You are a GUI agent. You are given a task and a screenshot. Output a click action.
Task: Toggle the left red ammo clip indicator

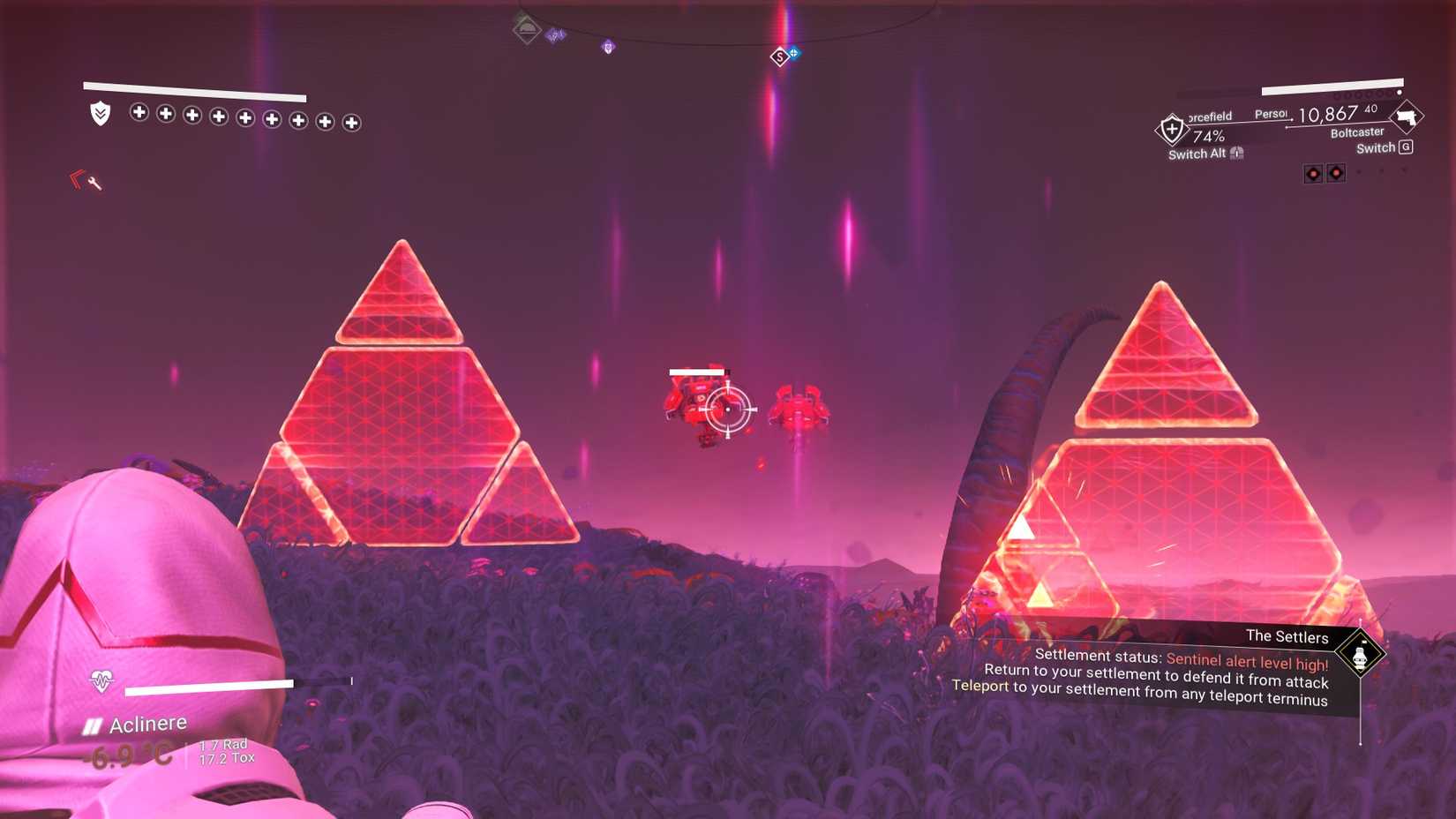tap(1313, 173)
